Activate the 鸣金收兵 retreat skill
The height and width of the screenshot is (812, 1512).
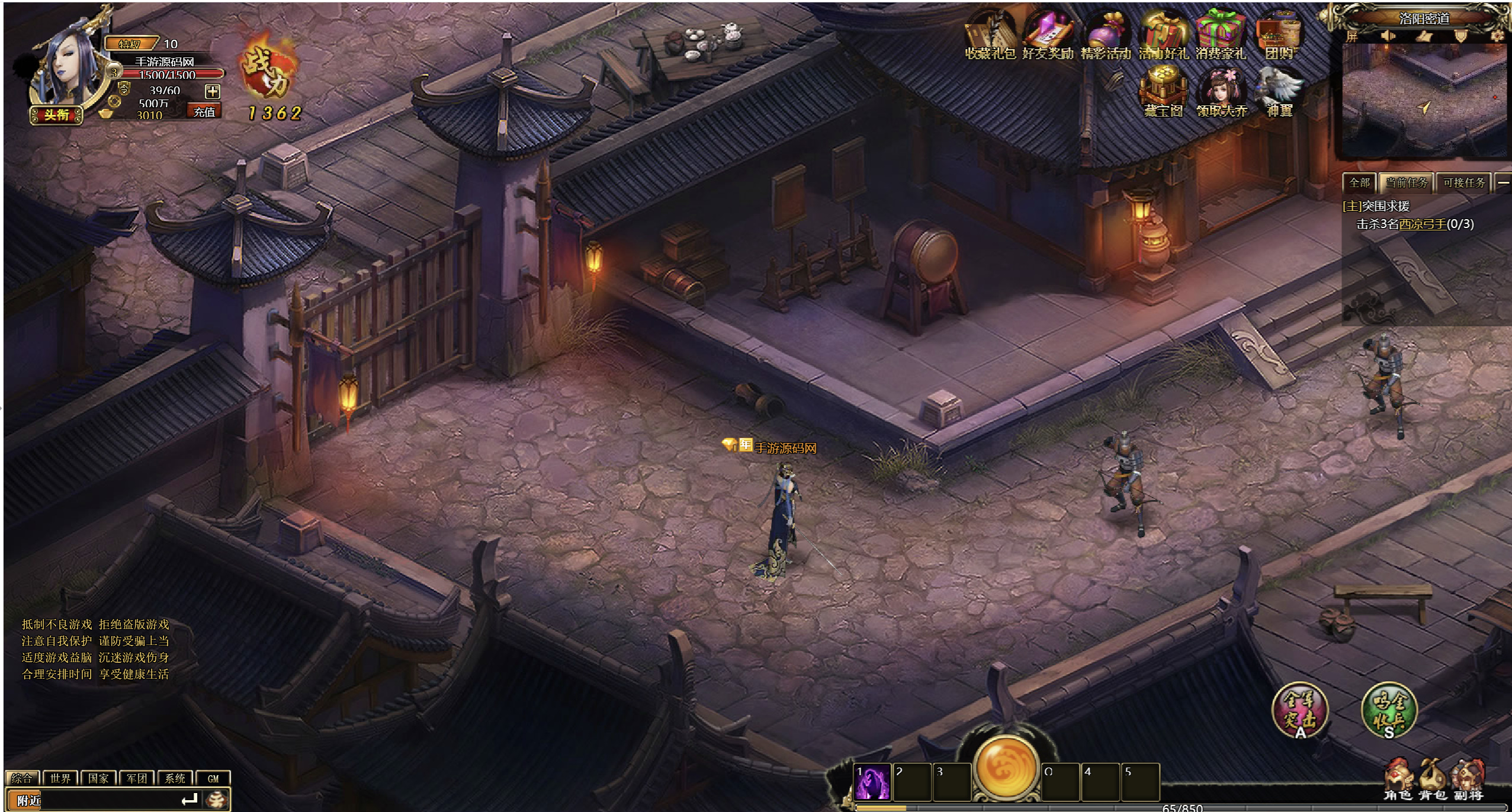[1389, 710]
